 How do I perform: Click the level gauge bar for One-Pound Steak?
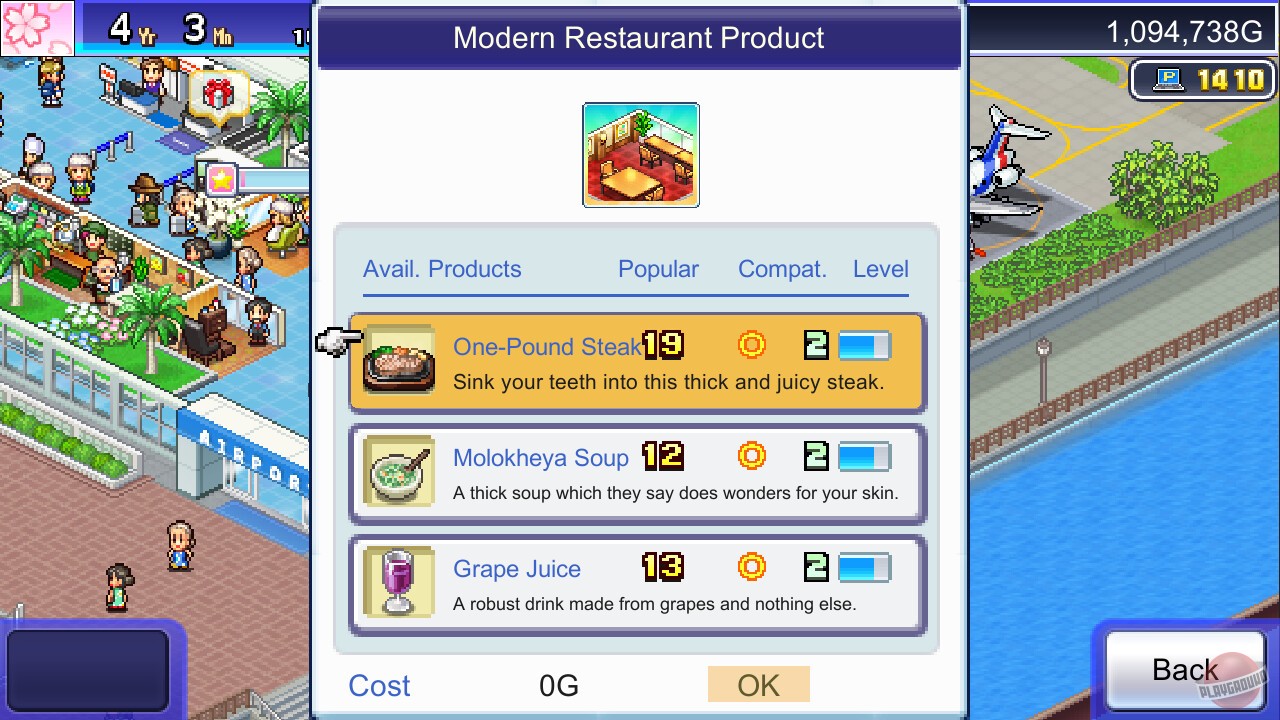(x=866, y=344)
